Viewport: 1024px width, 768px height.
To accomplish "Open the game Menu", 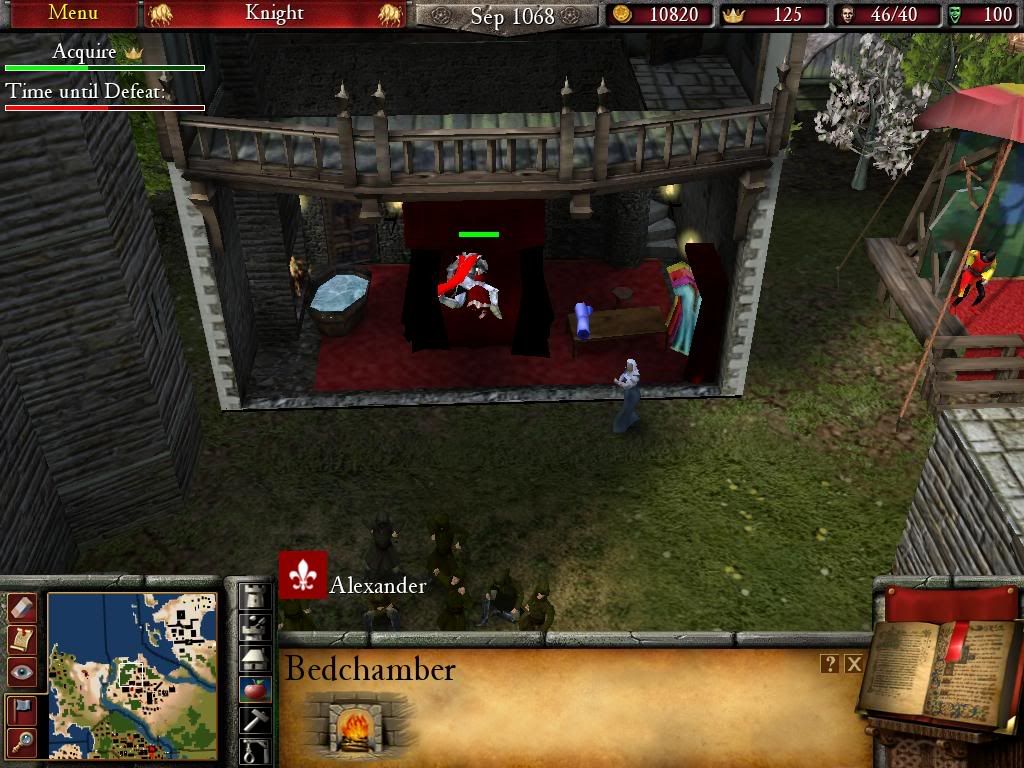I will click(x=72, y=14).
